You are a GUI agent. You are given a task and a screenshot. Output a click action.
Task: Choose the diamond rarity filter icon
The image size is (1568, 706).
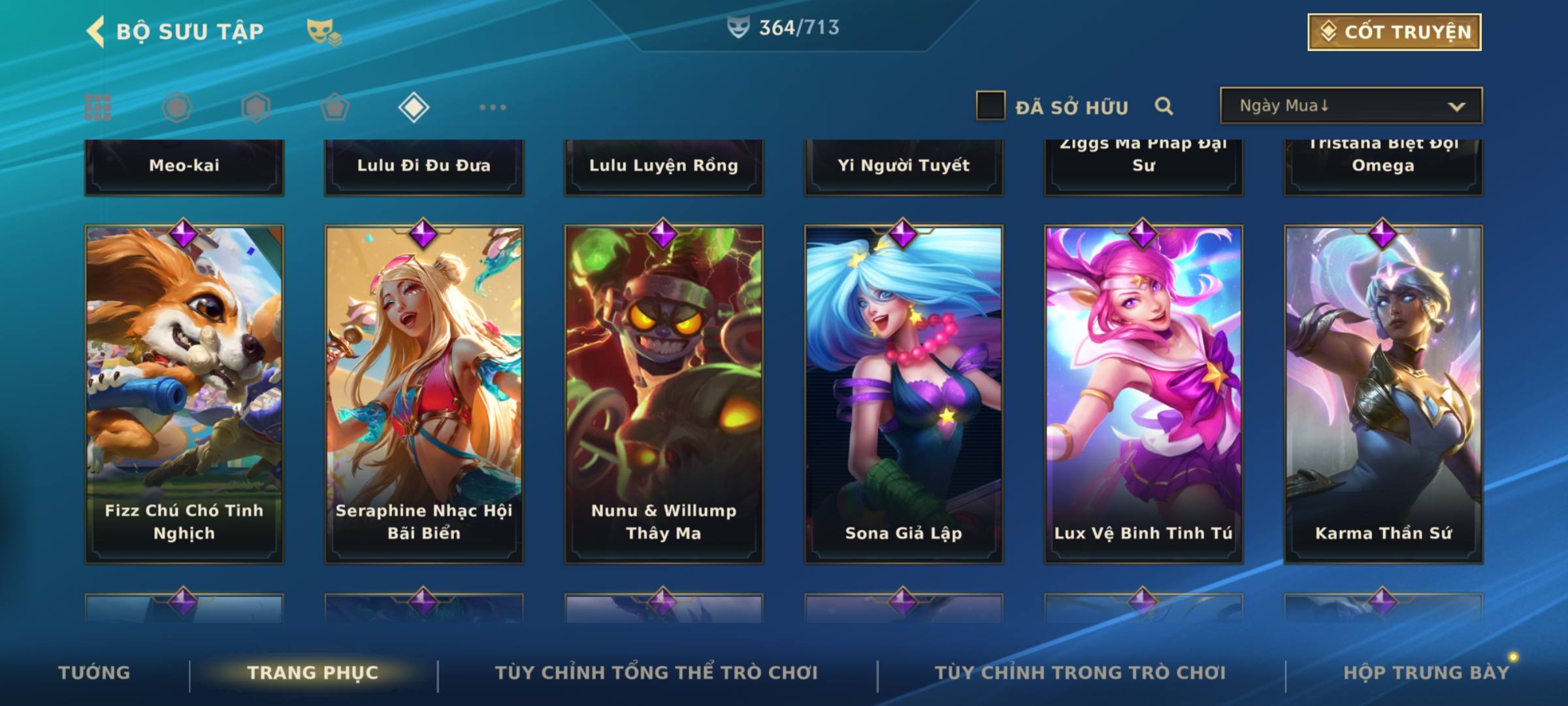pos(414,107)
